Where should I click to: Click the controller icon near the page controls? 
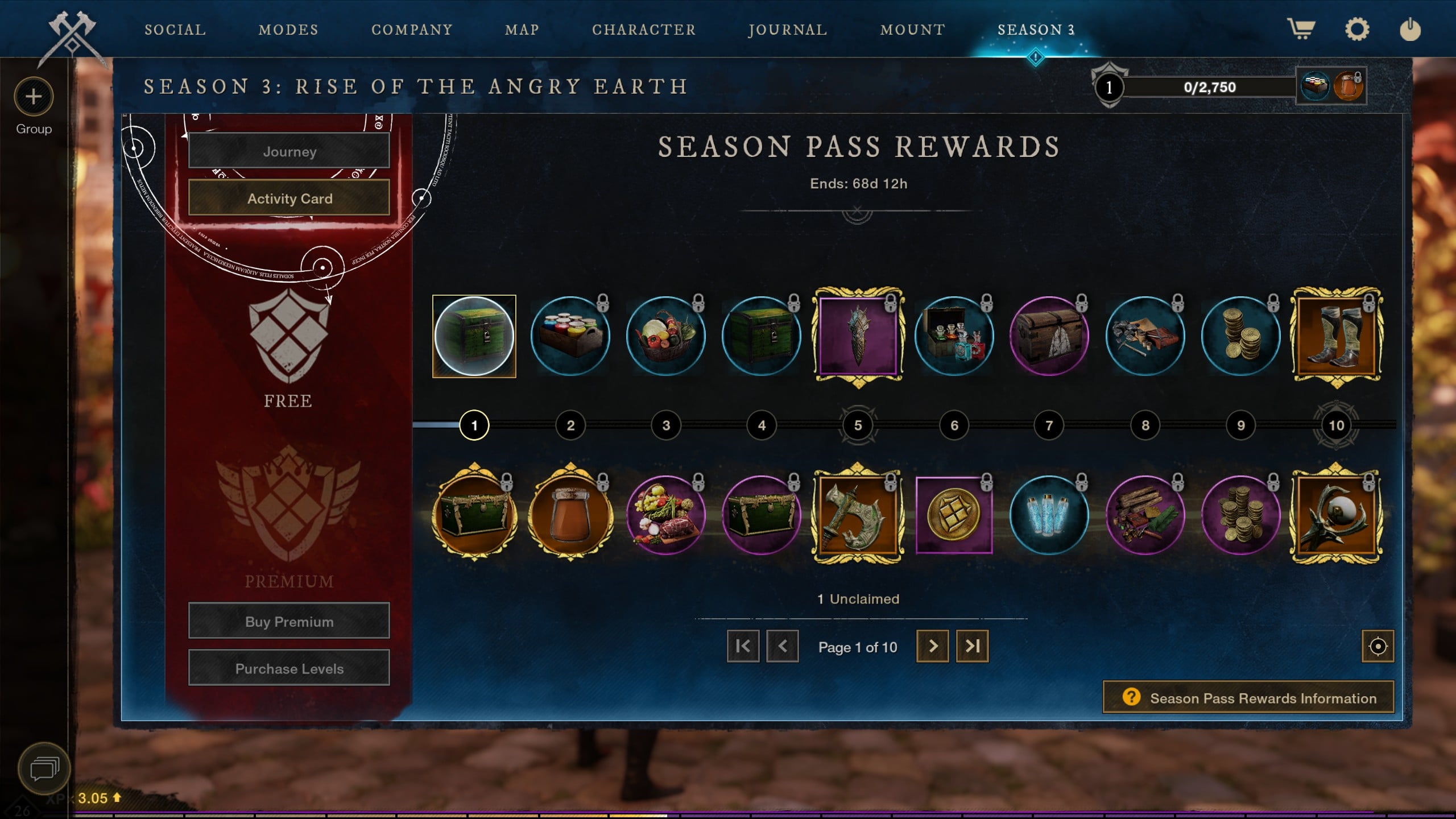1377,647
